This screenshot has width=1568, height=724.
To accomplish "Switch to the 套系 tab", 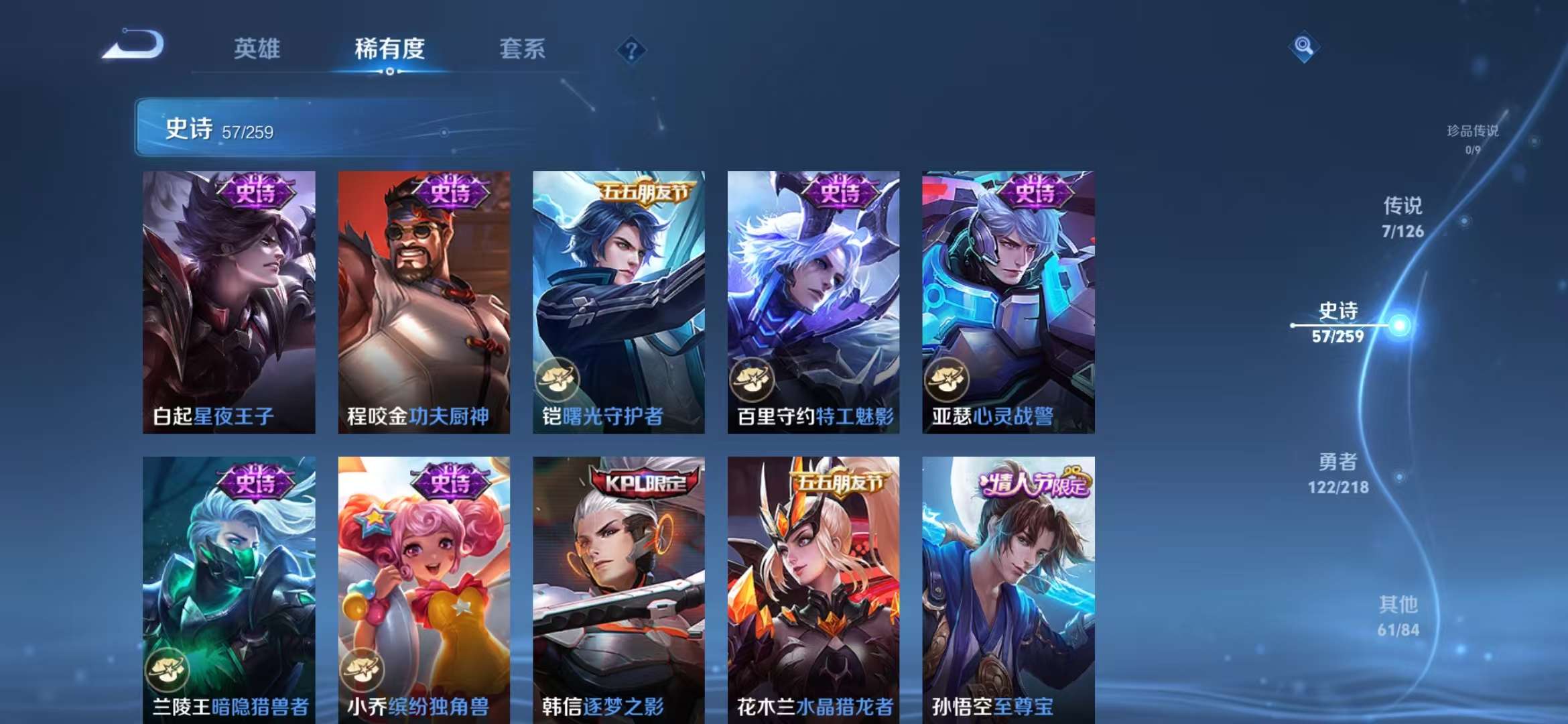I will pos(522,50).
